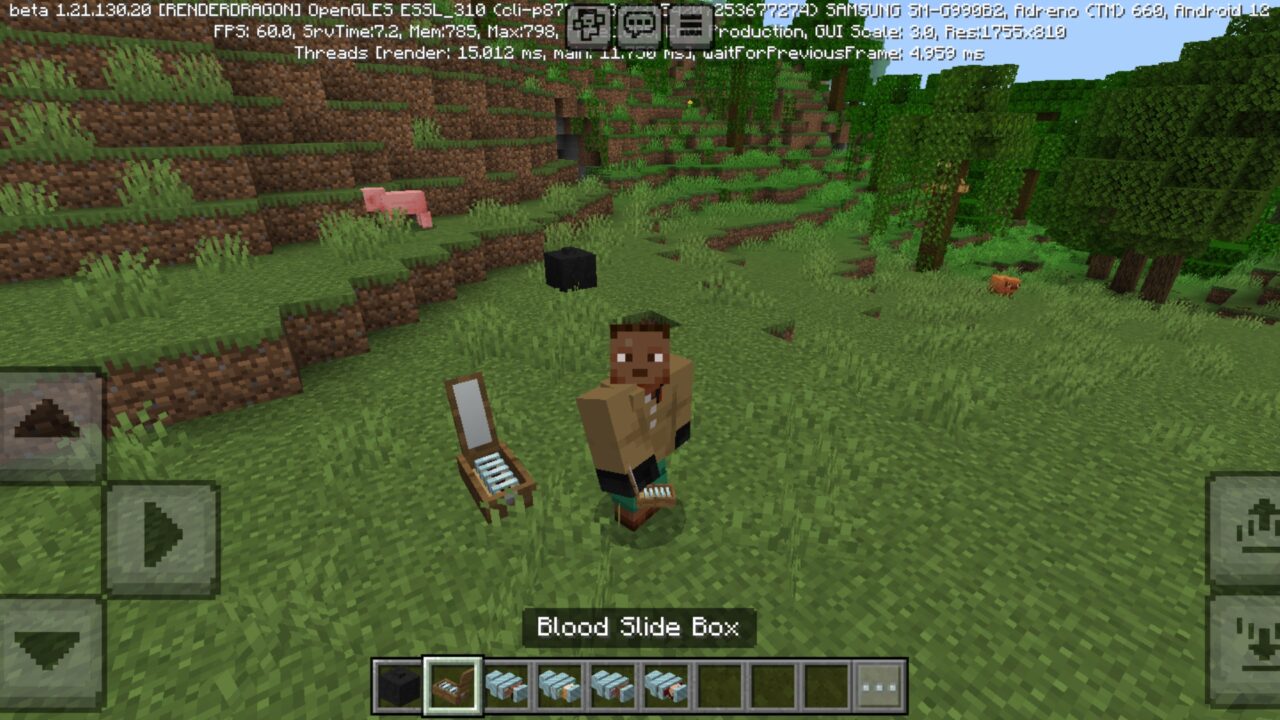Click the floating black block item
1280x720 pixels.
coord(572,268)
